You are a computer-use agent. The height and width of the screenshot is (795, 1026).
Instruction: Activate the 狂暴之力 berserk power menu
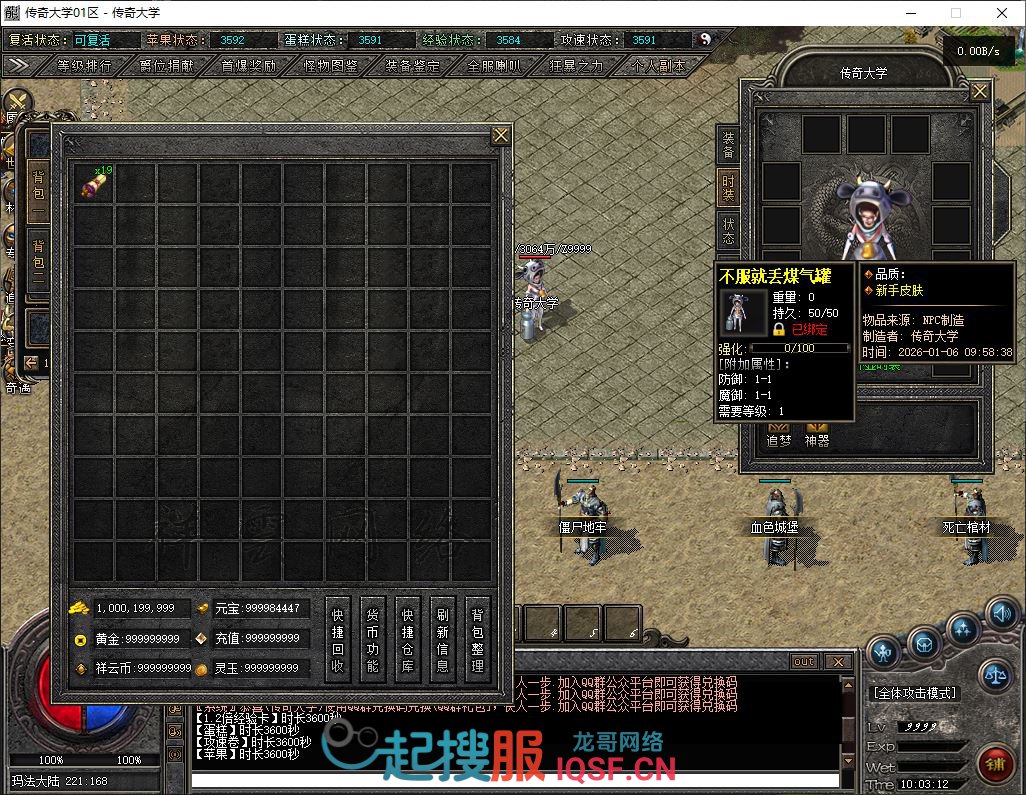click(576, 66)
